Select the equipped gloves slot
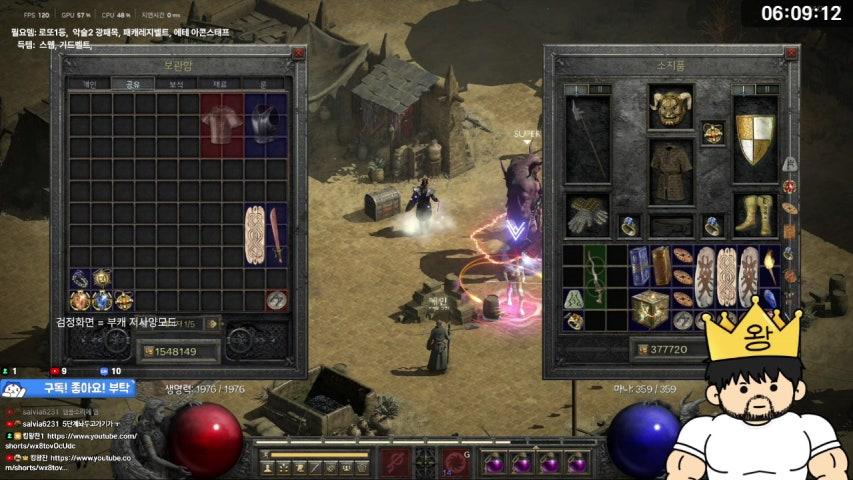 587,214
